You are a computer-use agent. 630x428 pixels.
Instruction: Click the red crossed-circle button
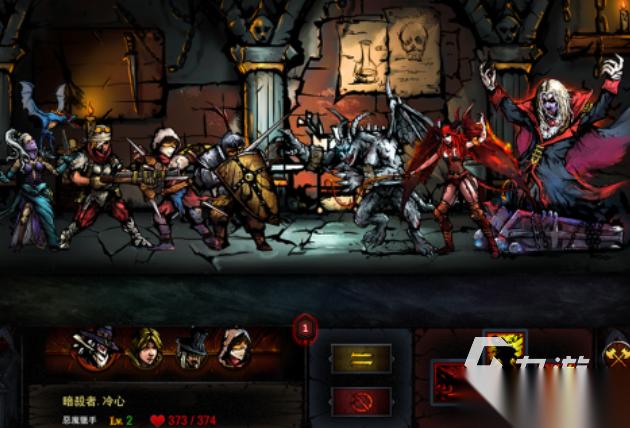[x=361, y=400]
